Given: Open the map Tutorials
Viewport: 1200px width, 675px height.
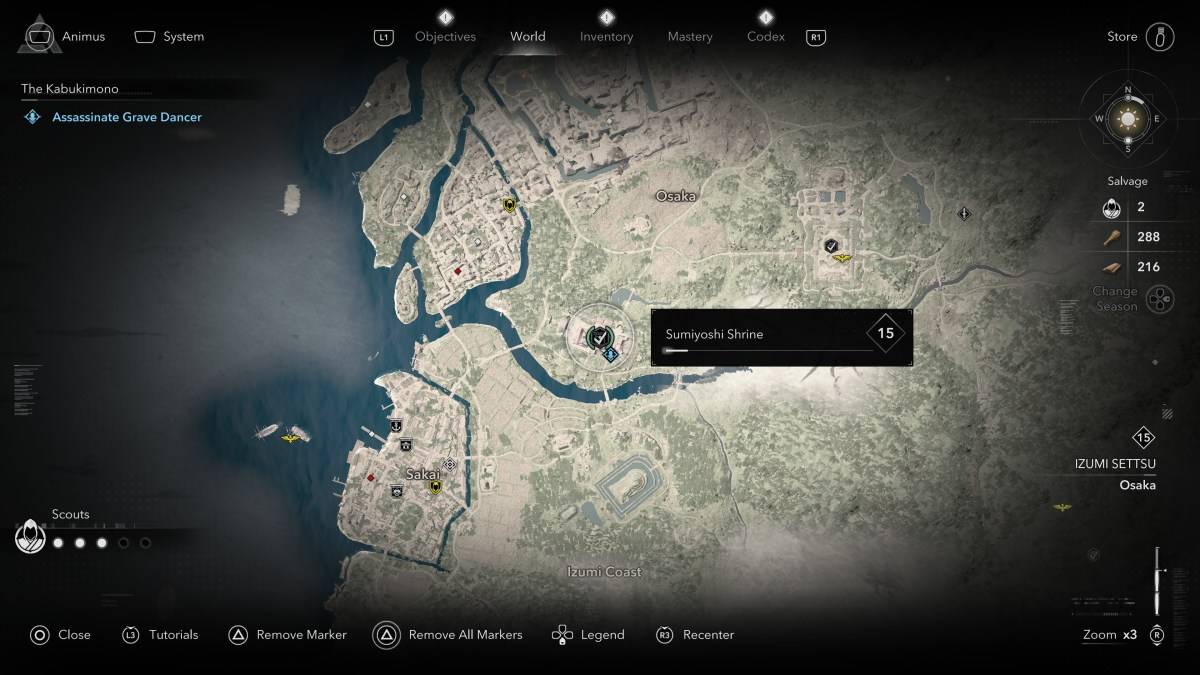Looking at the screenshot, I should (173, 634).
